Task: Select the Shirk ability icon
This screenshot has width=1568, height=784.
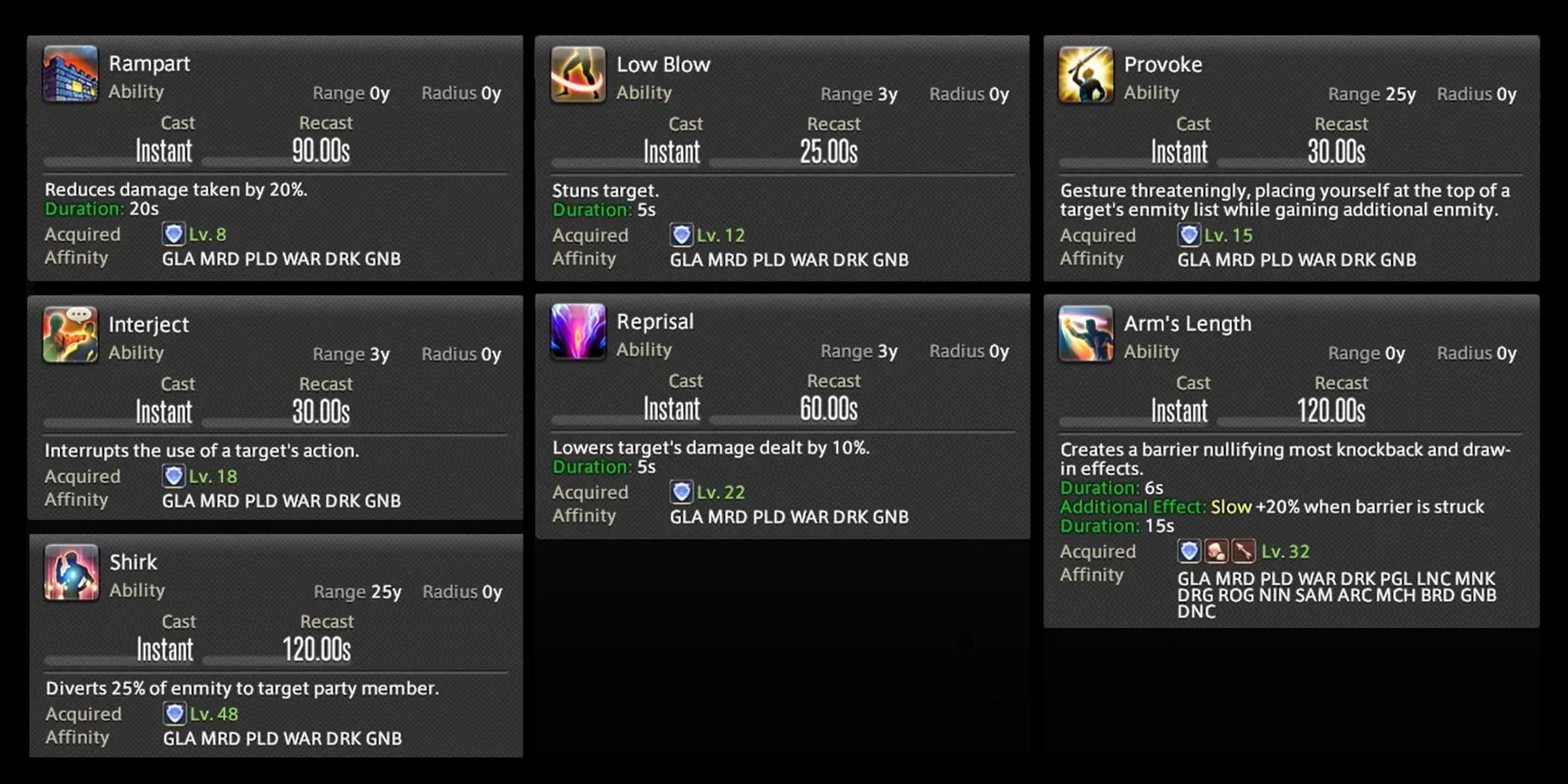Action: click(71, 574)
